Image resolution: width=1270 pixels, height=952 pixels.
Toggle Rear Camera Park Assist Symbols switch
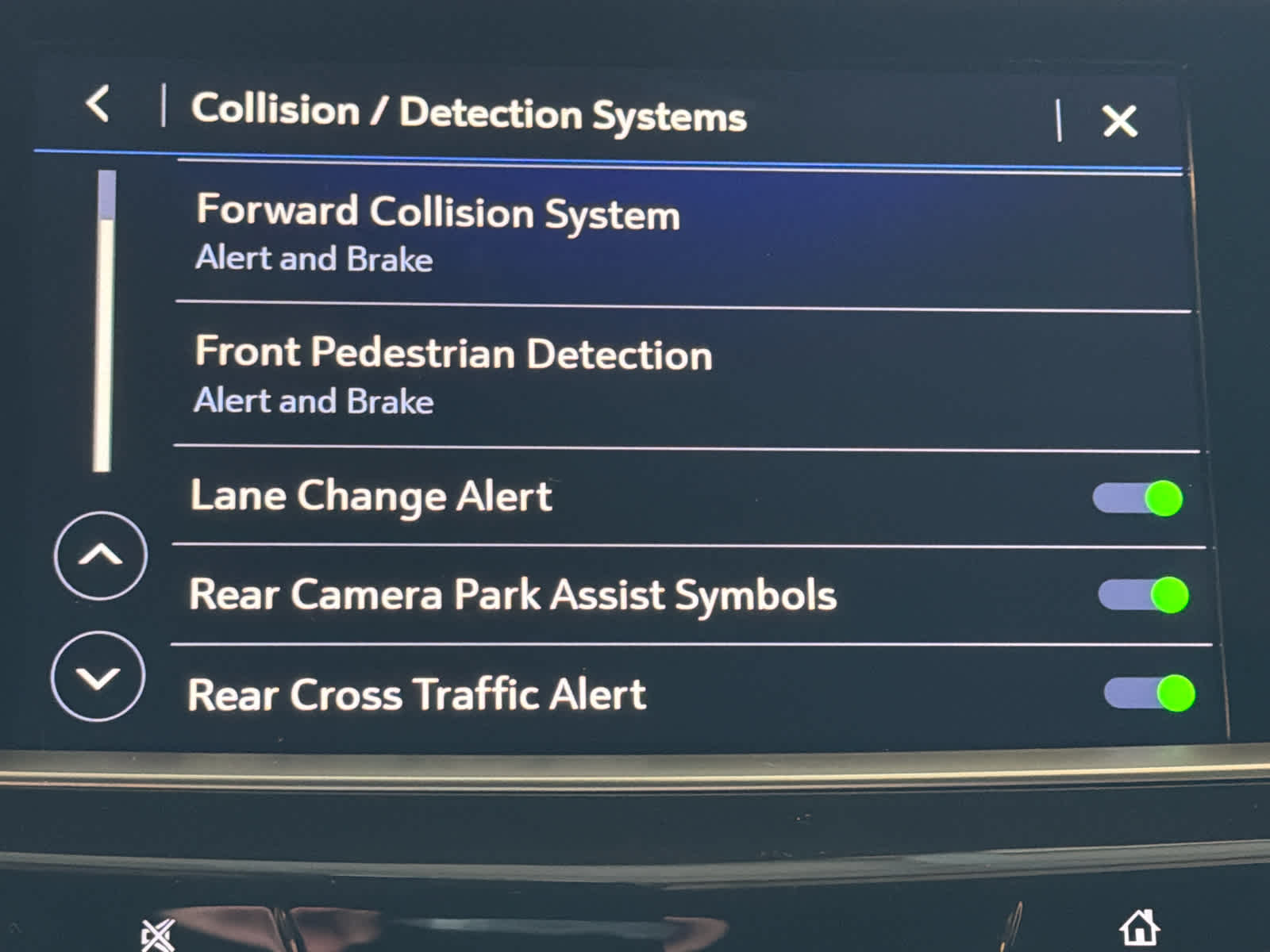(1143, 595)
